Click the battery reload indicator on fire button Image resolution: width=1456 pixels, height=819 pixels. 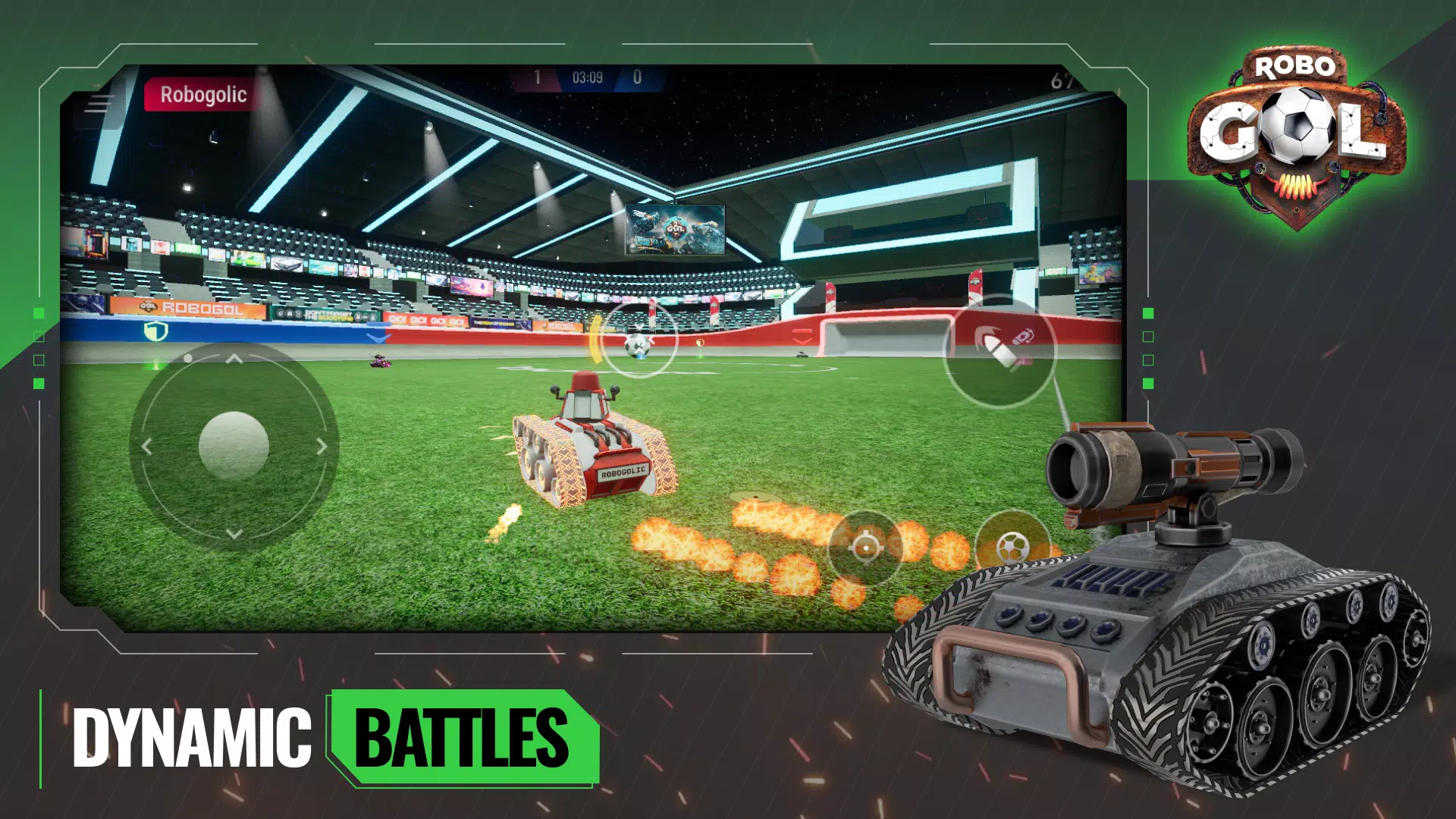1024,337
